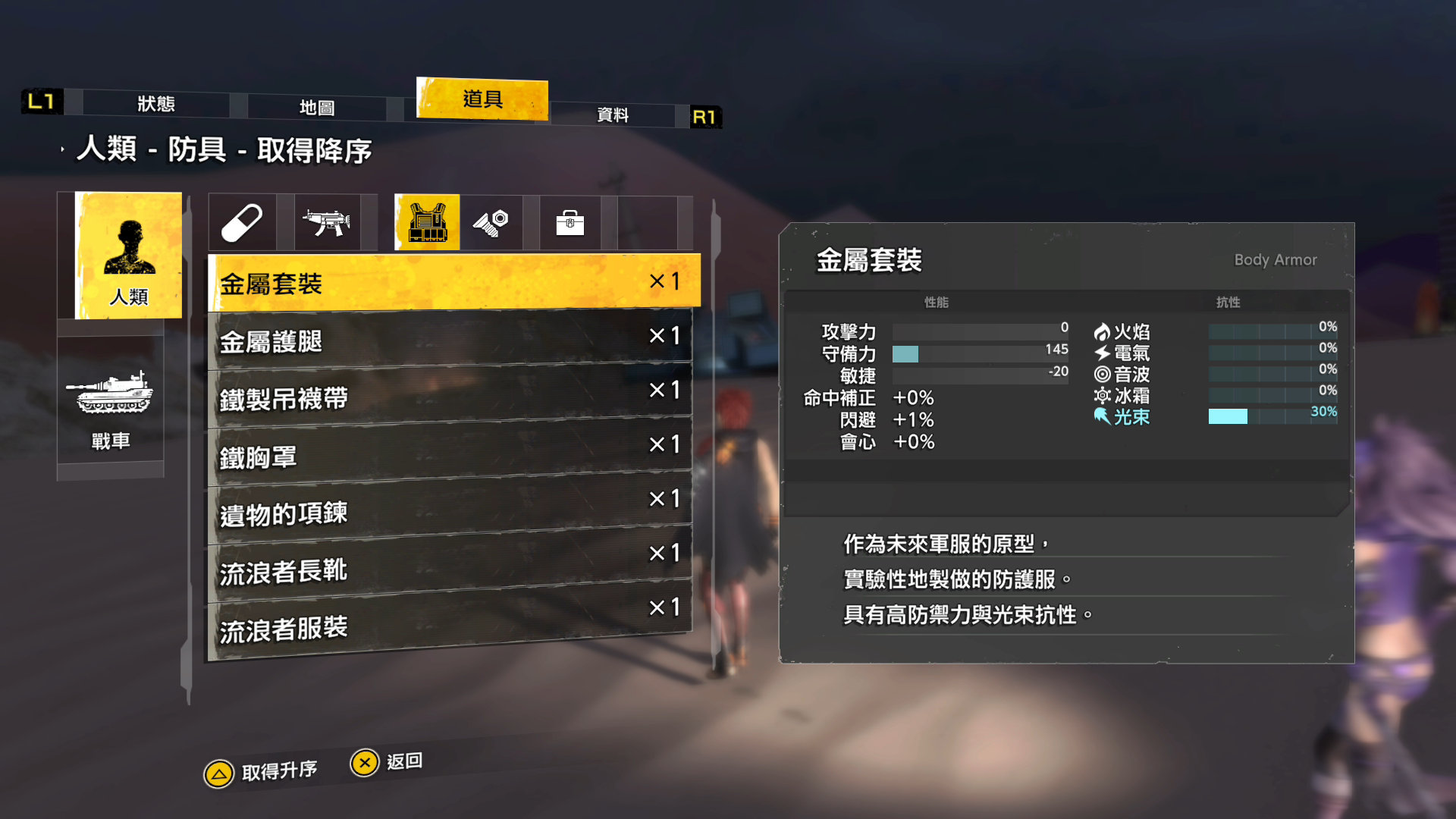Select the medicine pill category icon
The height and width of the screenshot is (819, 1456).
[243, 221]
